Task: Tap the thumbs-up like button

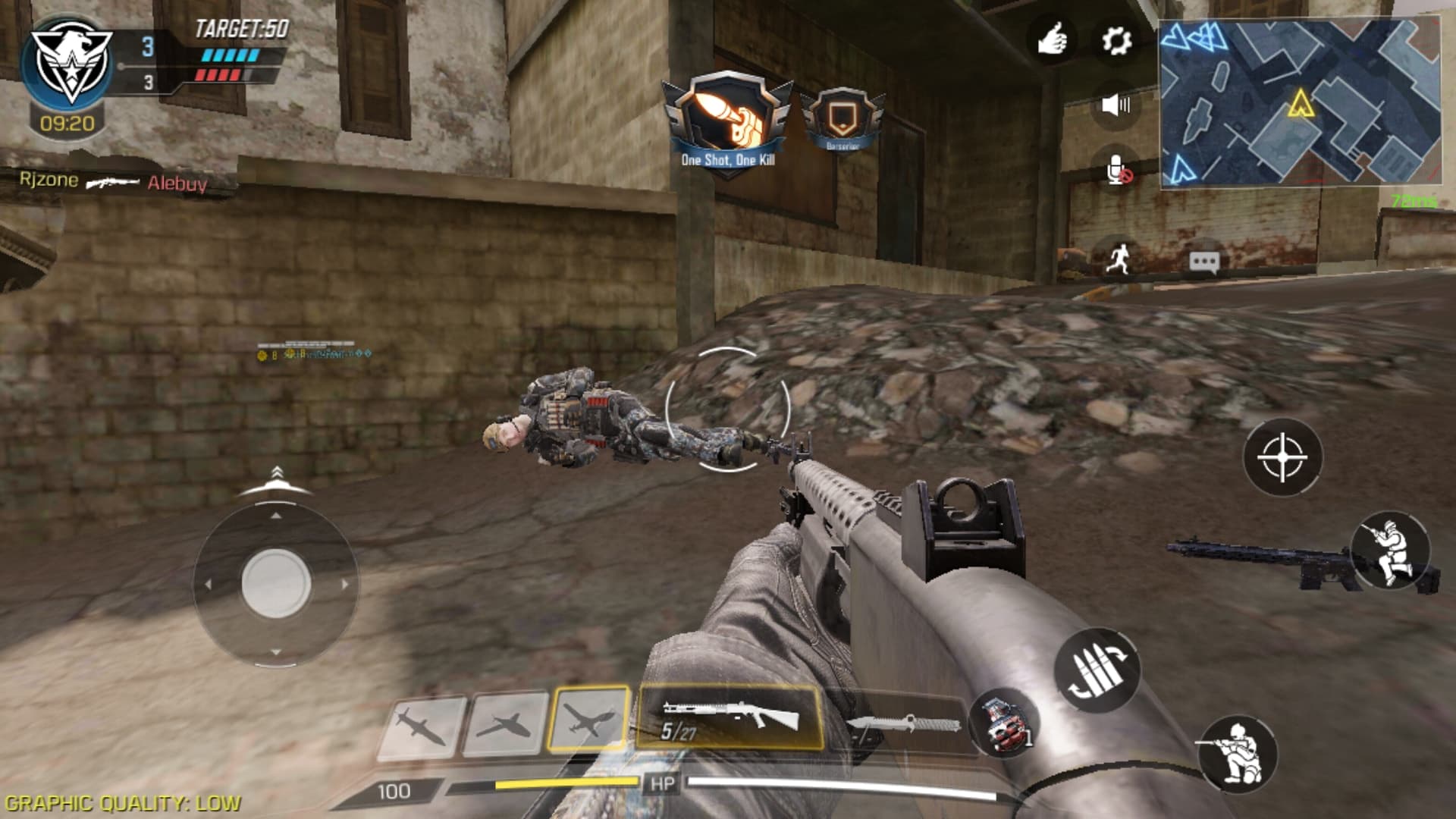Action: coord(1052,39)
